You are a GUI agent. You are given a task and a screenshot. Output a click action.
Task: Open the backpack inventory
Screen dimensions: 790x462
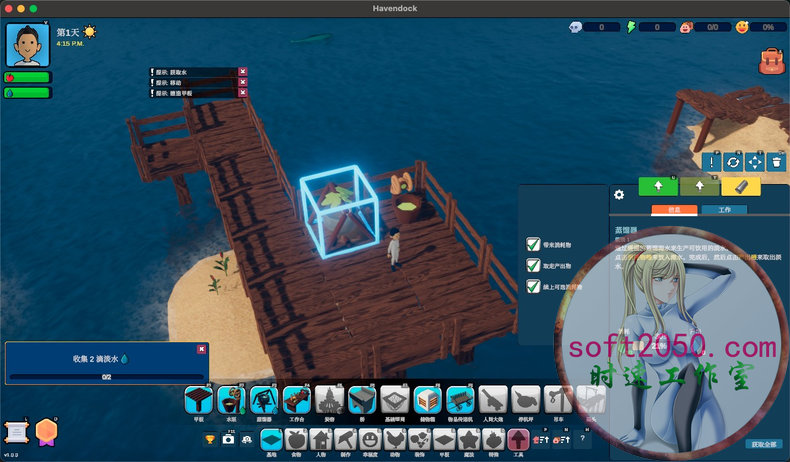[771, 61]
